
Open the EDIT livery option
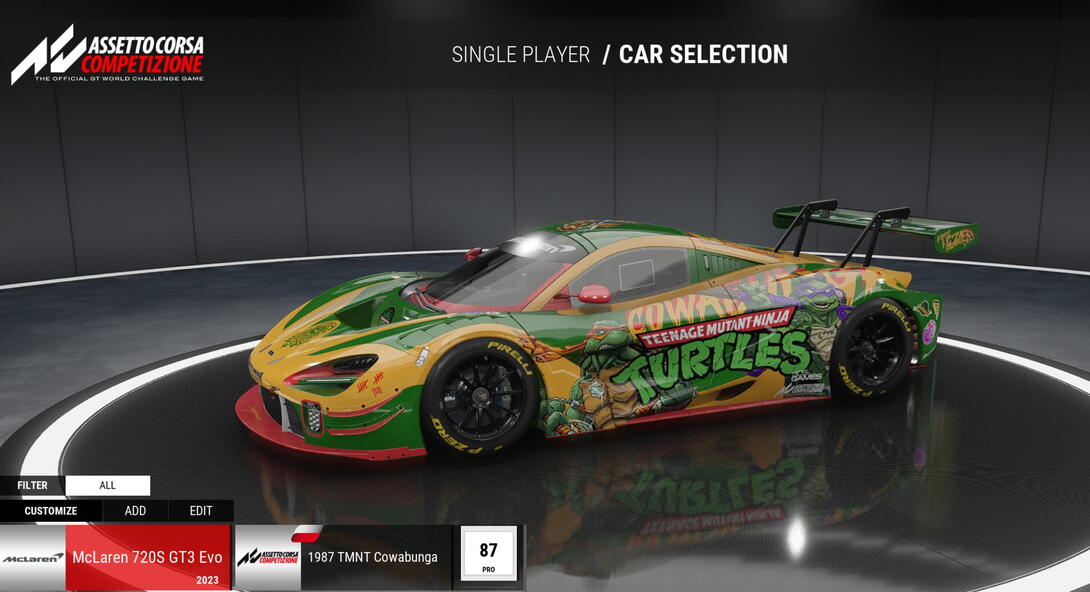pos(201,511)
